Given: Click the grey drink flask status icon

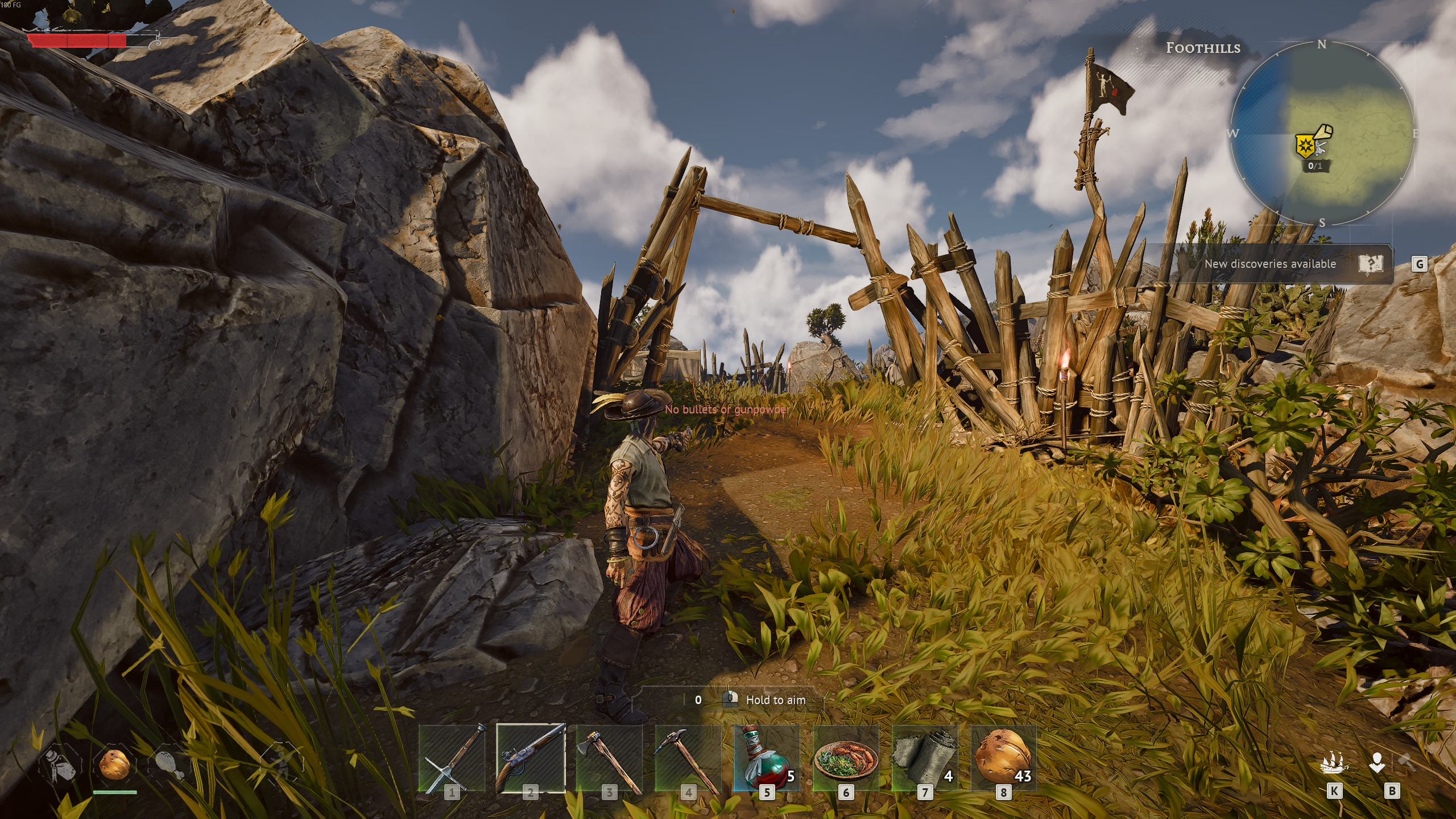Looking at the screenshot, I should [60, 765].
